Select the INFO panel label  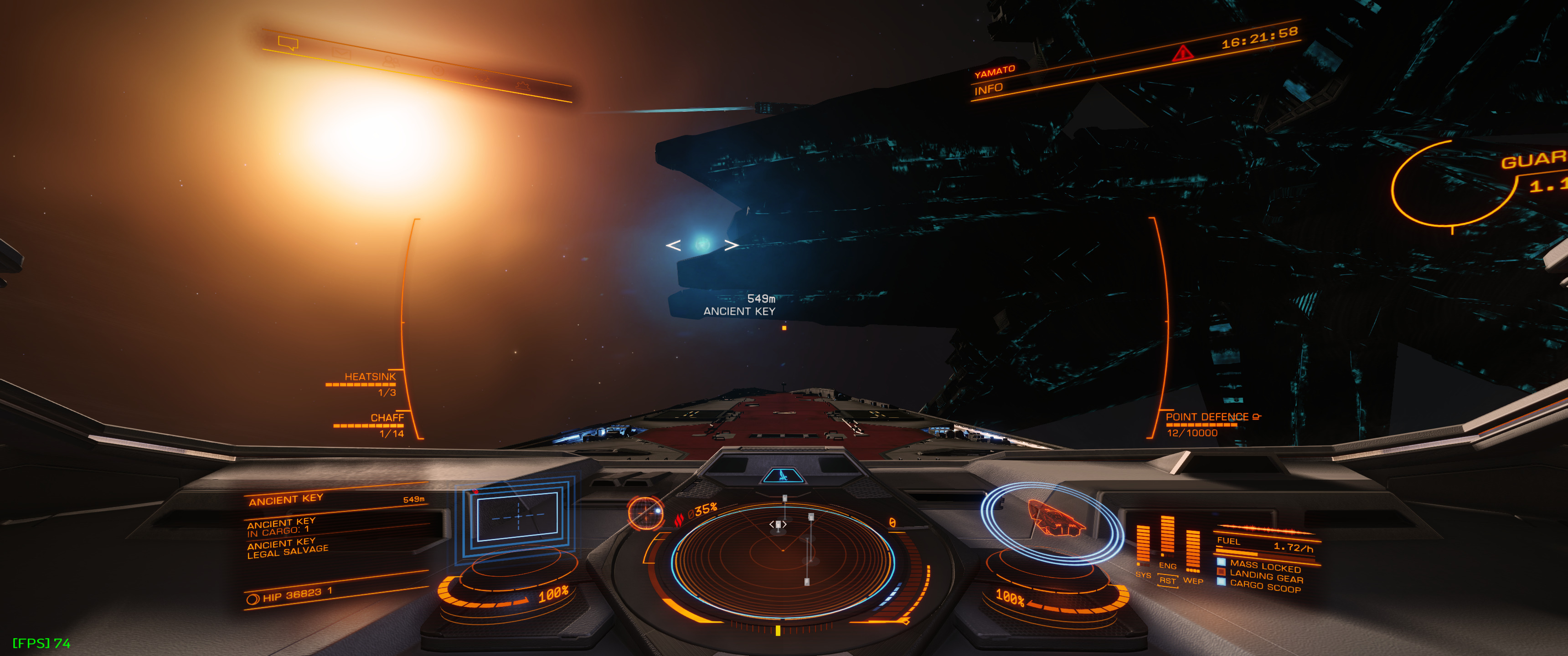tap(988, 89)
